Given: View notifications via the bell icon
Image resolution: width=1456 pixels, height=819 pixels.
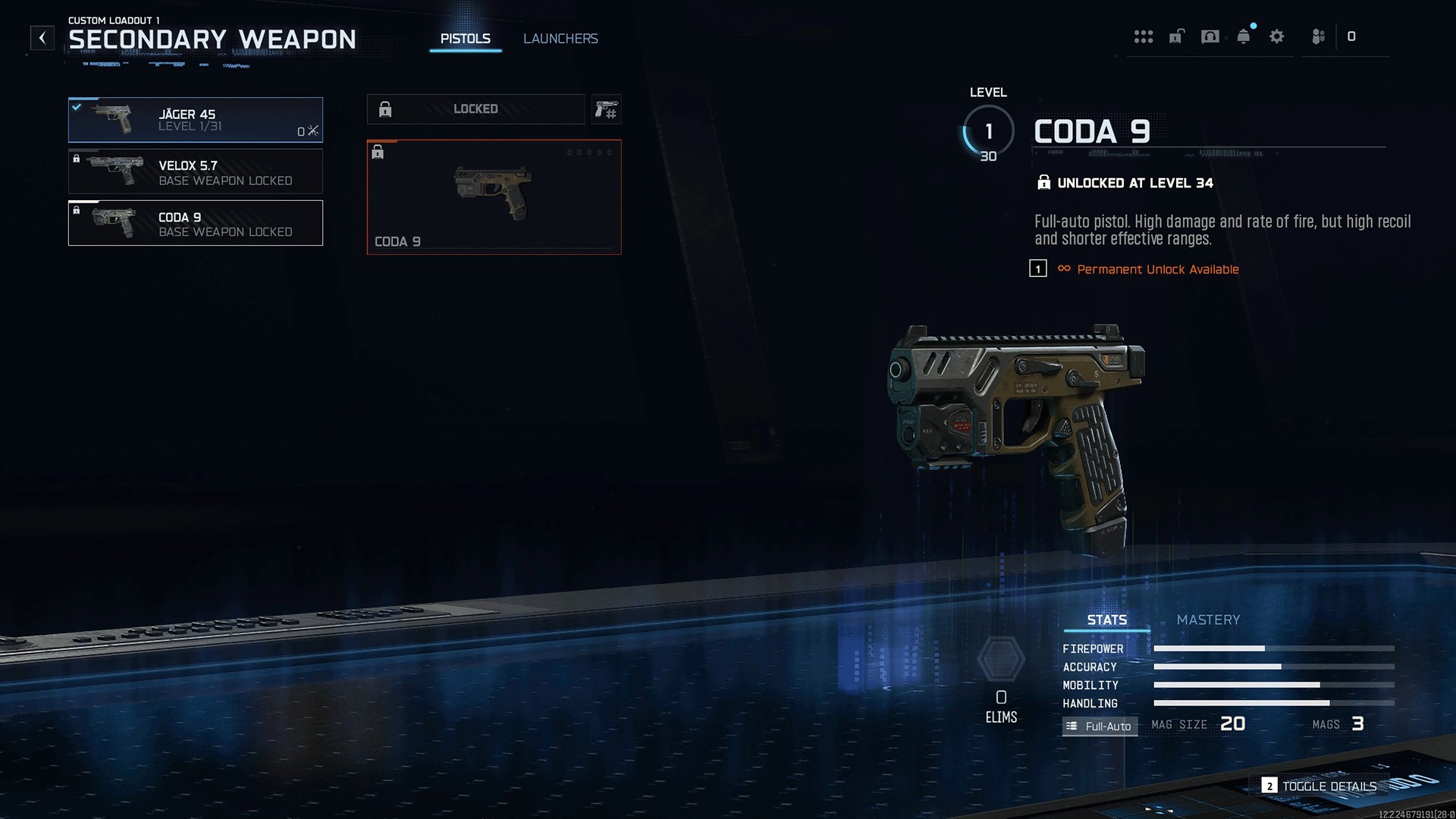Looking at the screenshot, I should [x=1244, y=36].
